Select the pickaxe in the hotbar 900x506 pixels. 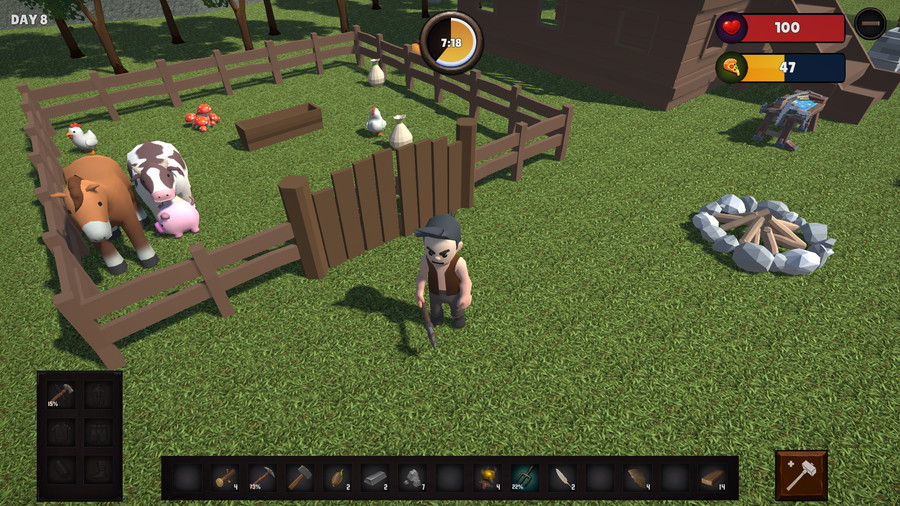click(262, 477)
